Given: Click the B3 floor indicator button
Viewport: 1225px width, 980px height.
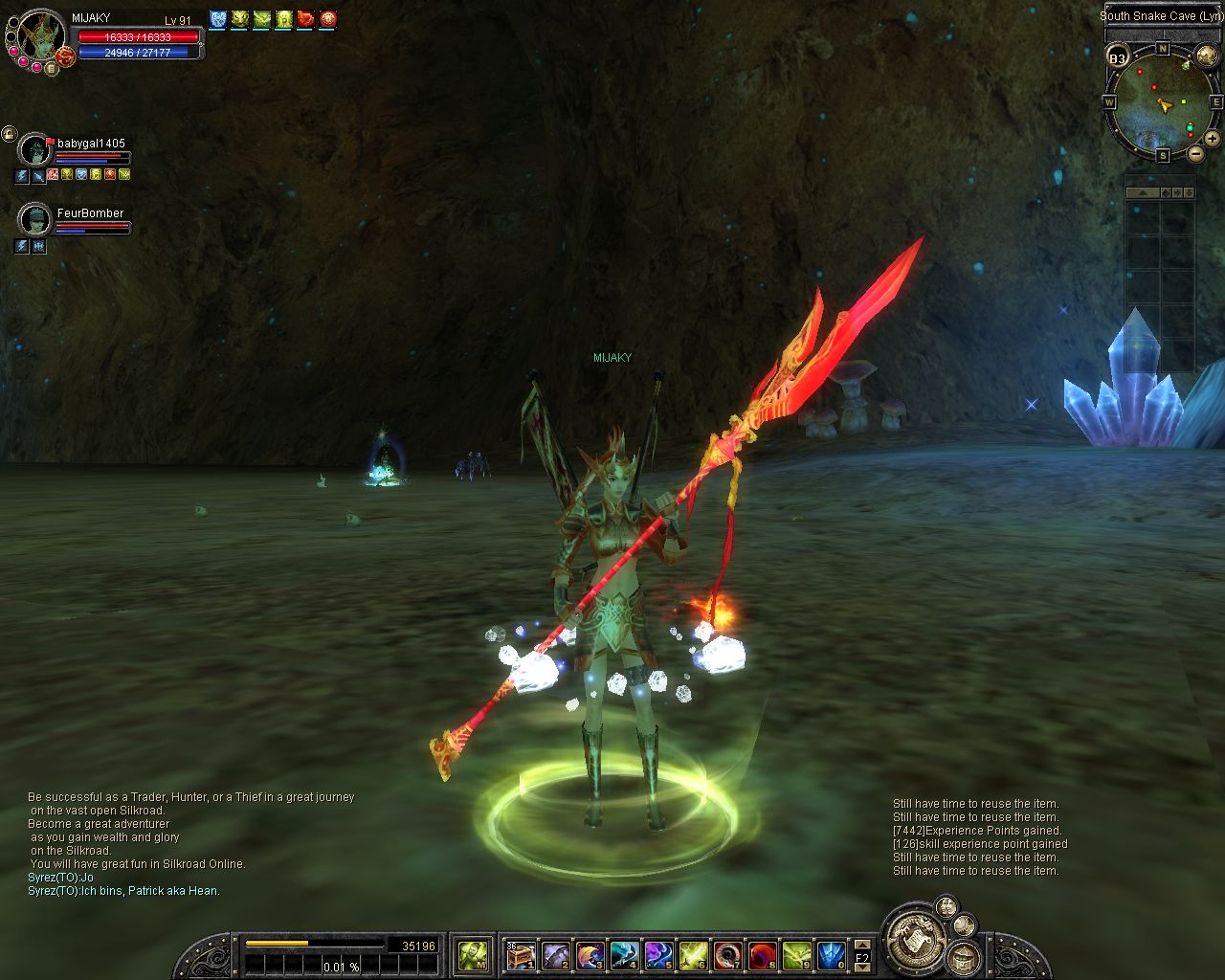Looking at the screenshot, I should click(x=1118, y=58).
